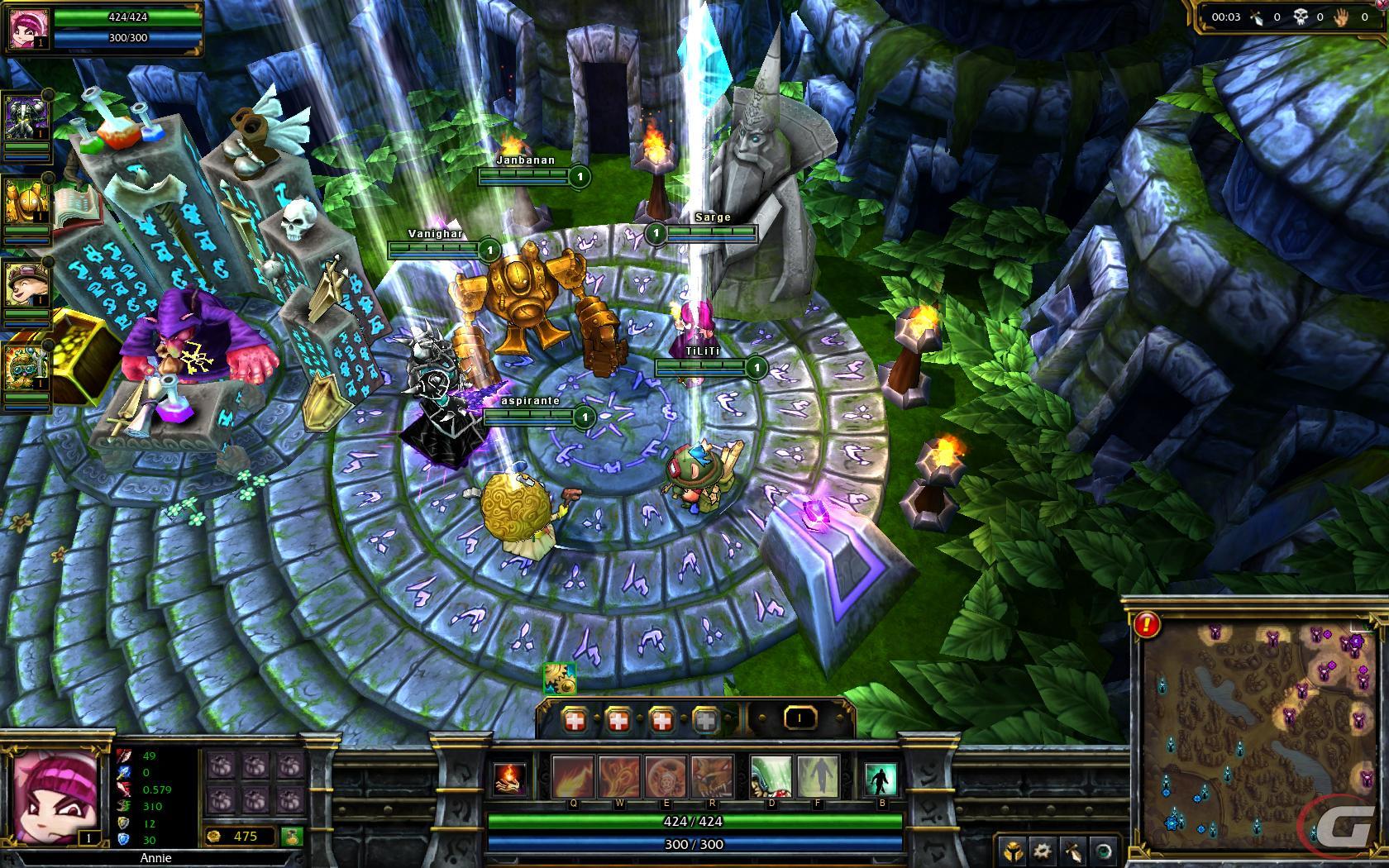Use the Ghost summoner spell on F
Screen dimensions: 1389x868
click(817, 777)
